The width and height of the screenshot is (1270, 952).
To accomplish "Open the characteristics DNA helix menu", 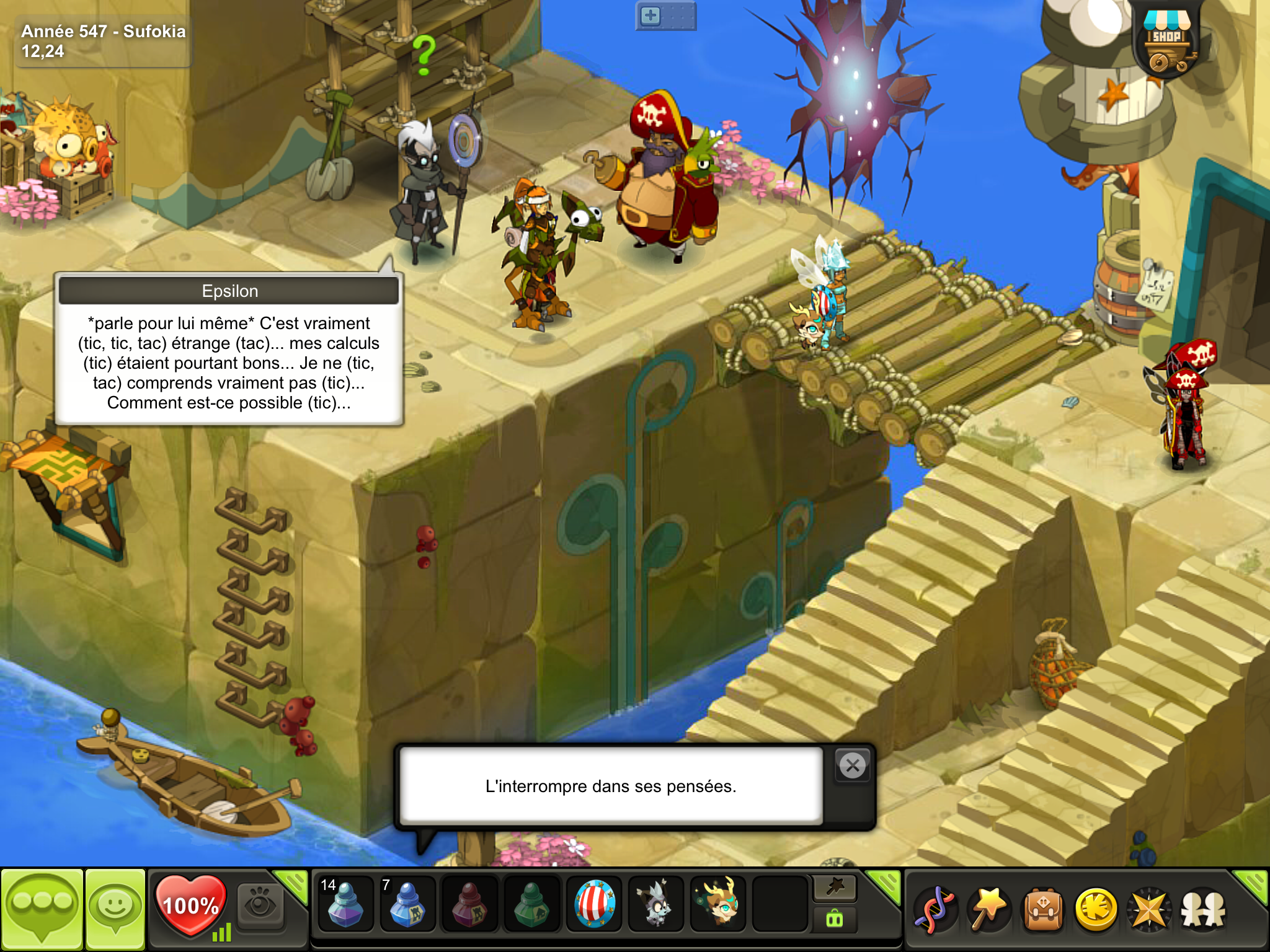I will (935, 910).
